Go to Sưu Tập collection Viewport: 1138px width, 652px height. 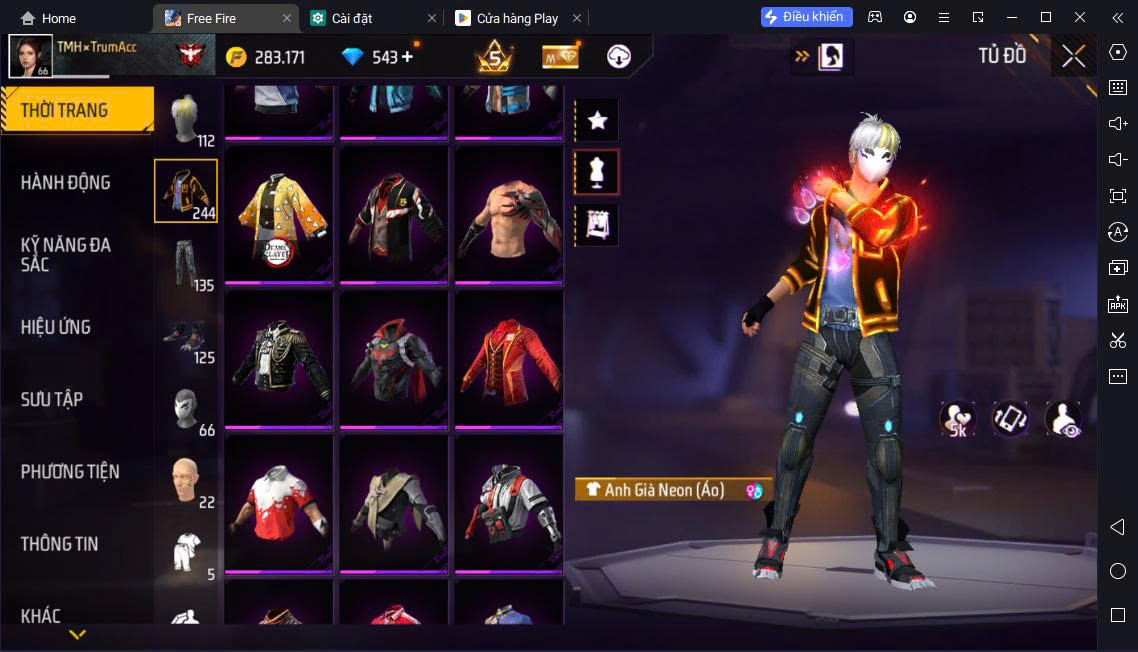pos(52,399)
